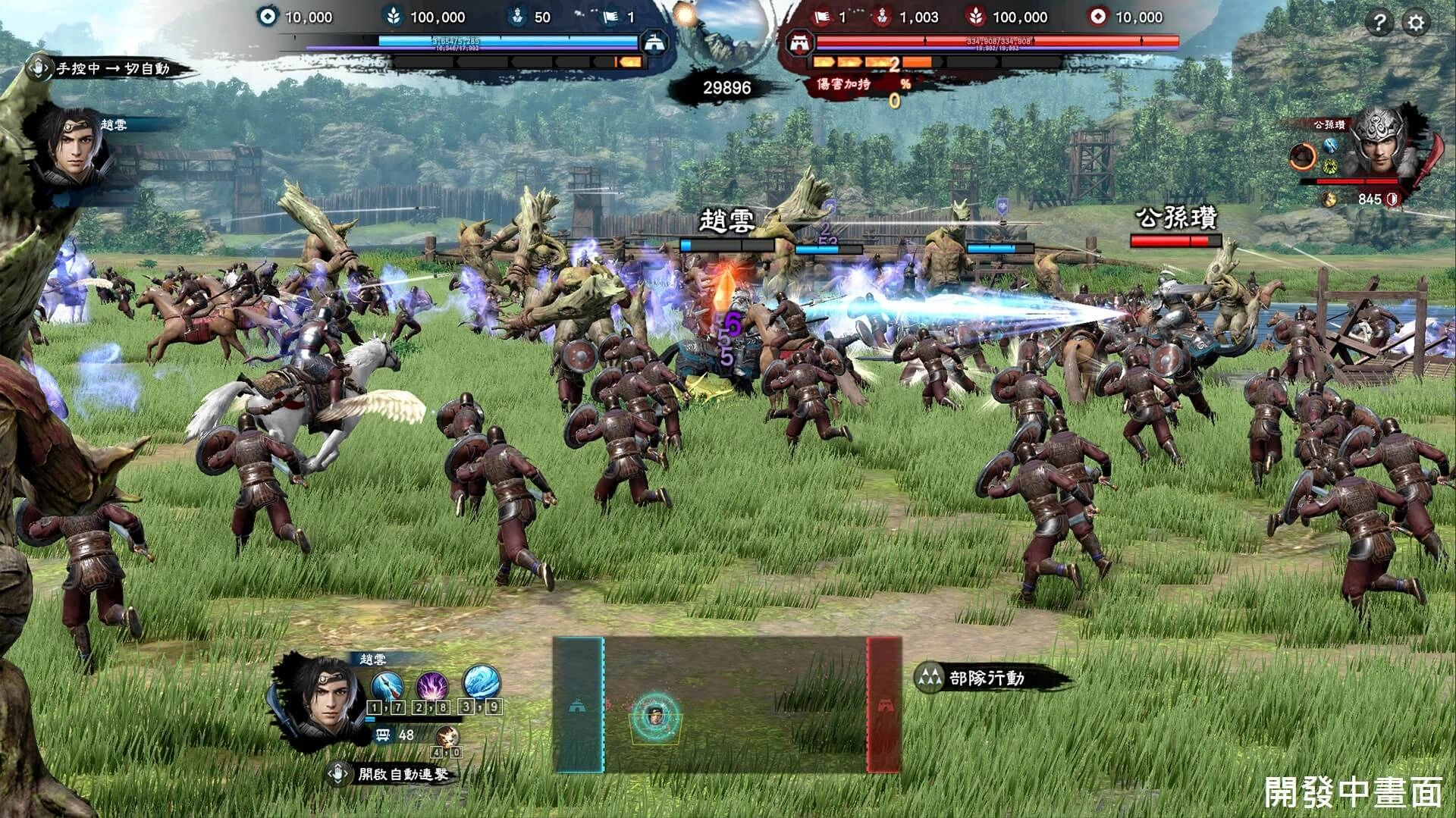Click the red castle icon on enemy bar
The image size is (1456, 818).
pos(798,42)
